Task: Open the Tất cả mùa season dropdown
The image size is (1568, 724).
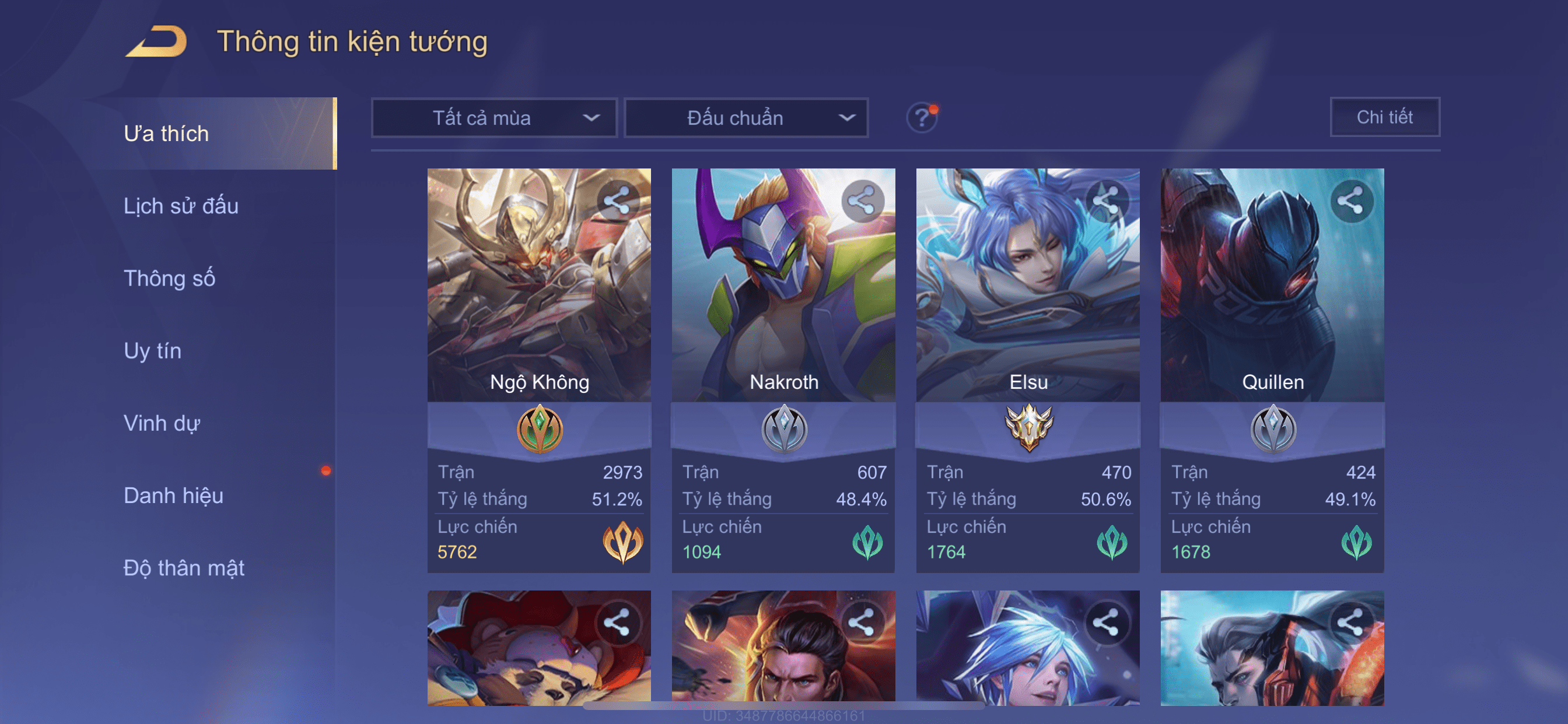Action: (x=494, y=118)
